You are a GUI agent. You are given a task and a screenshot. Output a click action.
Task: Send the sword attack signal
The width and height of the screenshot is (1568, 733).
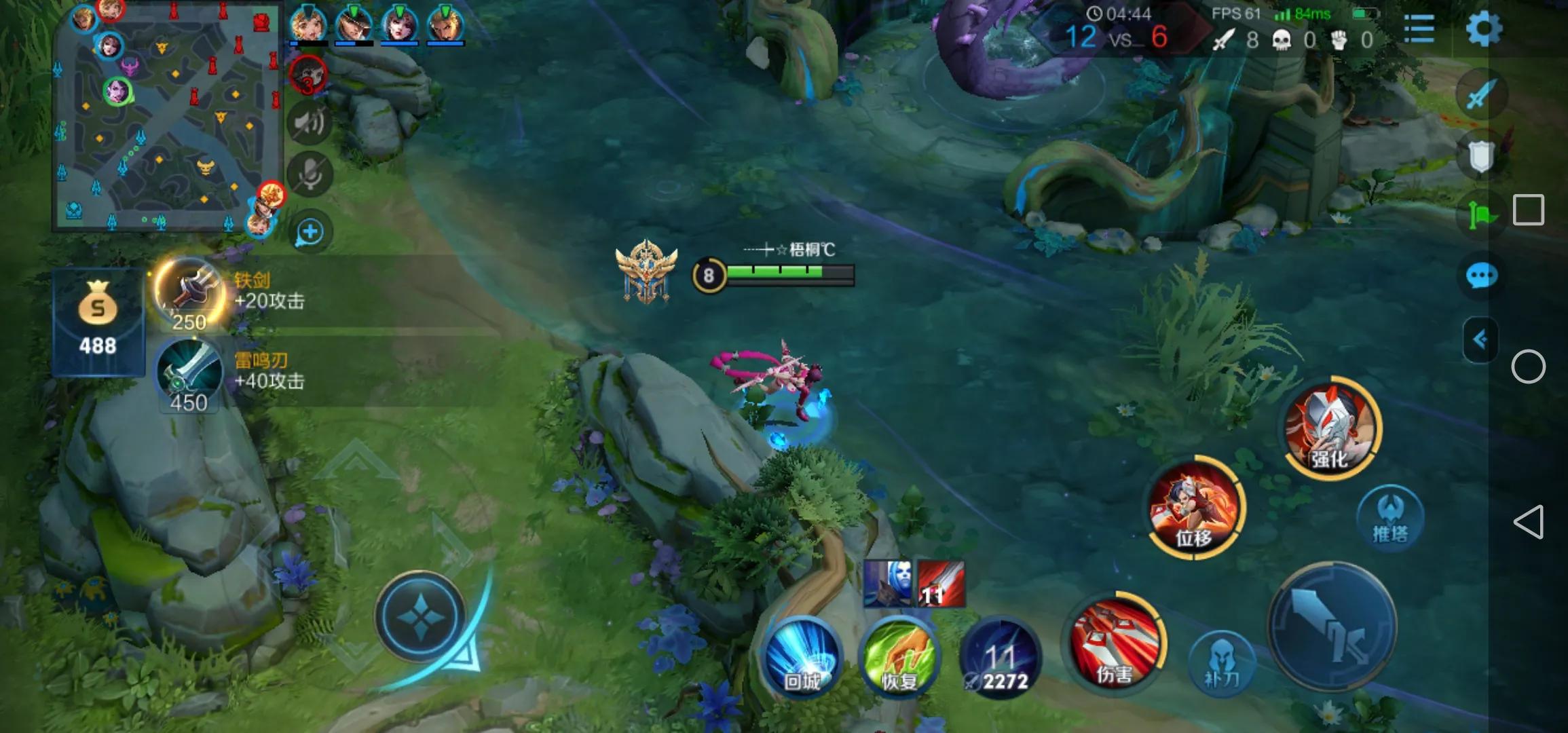(1481, 94)
